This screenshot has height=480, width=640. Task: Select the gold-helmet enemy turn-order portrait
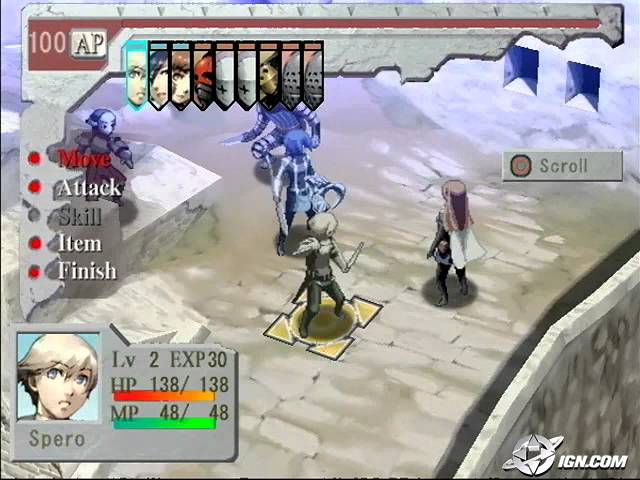tap(269, 74)
